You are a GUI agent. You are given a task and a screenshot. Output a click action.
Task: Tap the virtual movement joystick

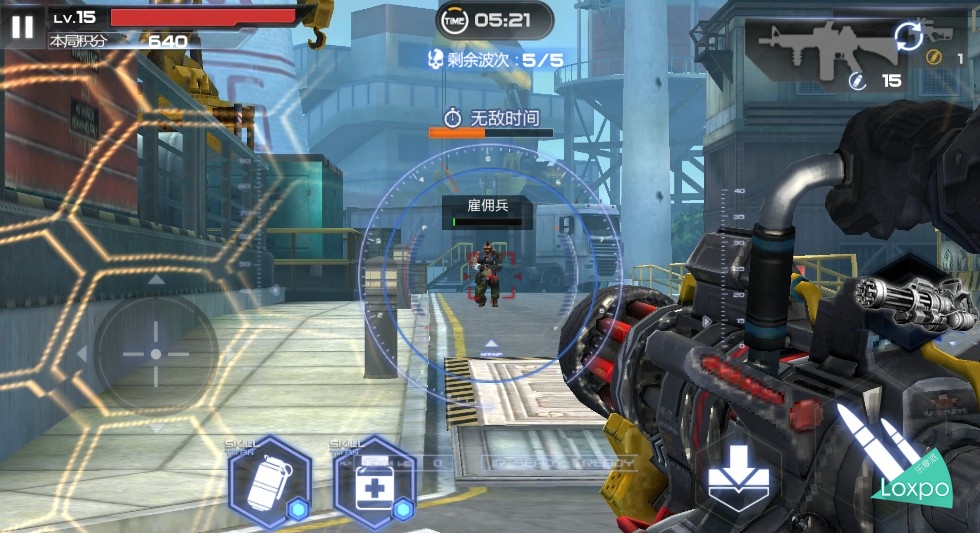tap(155, 353)
